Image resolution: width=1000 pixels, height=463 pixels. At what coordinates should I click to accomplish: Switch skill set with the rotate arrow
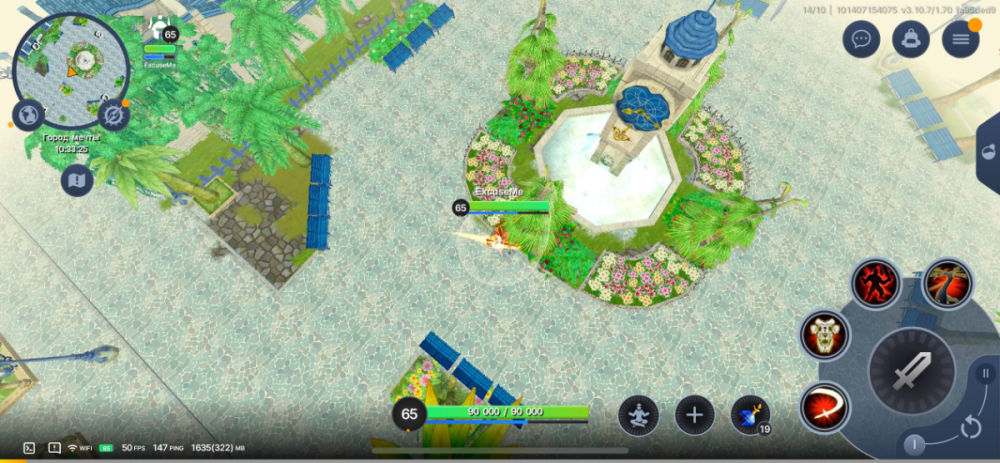pyautogui.click(x=969, y=427)
